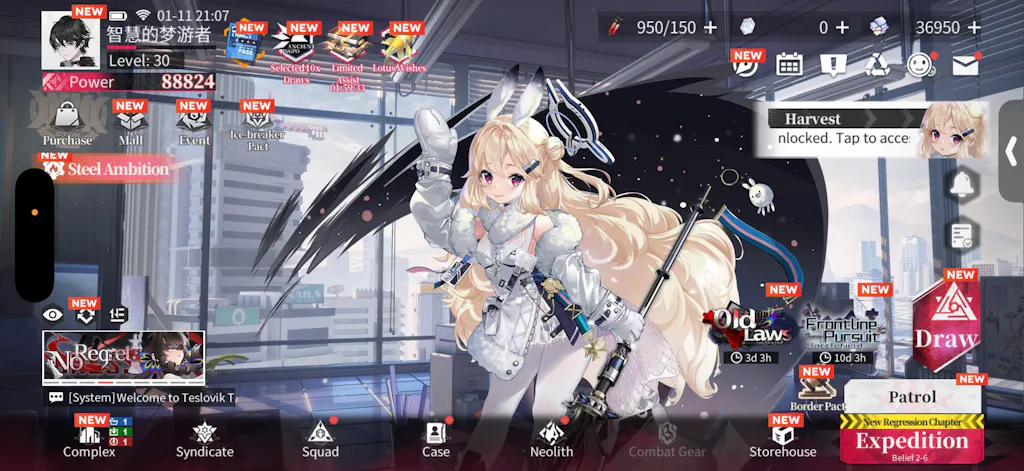Open the Case menu
This screenshot has width=1024, height=471.
pyautogui.click(x=436, y=438)
